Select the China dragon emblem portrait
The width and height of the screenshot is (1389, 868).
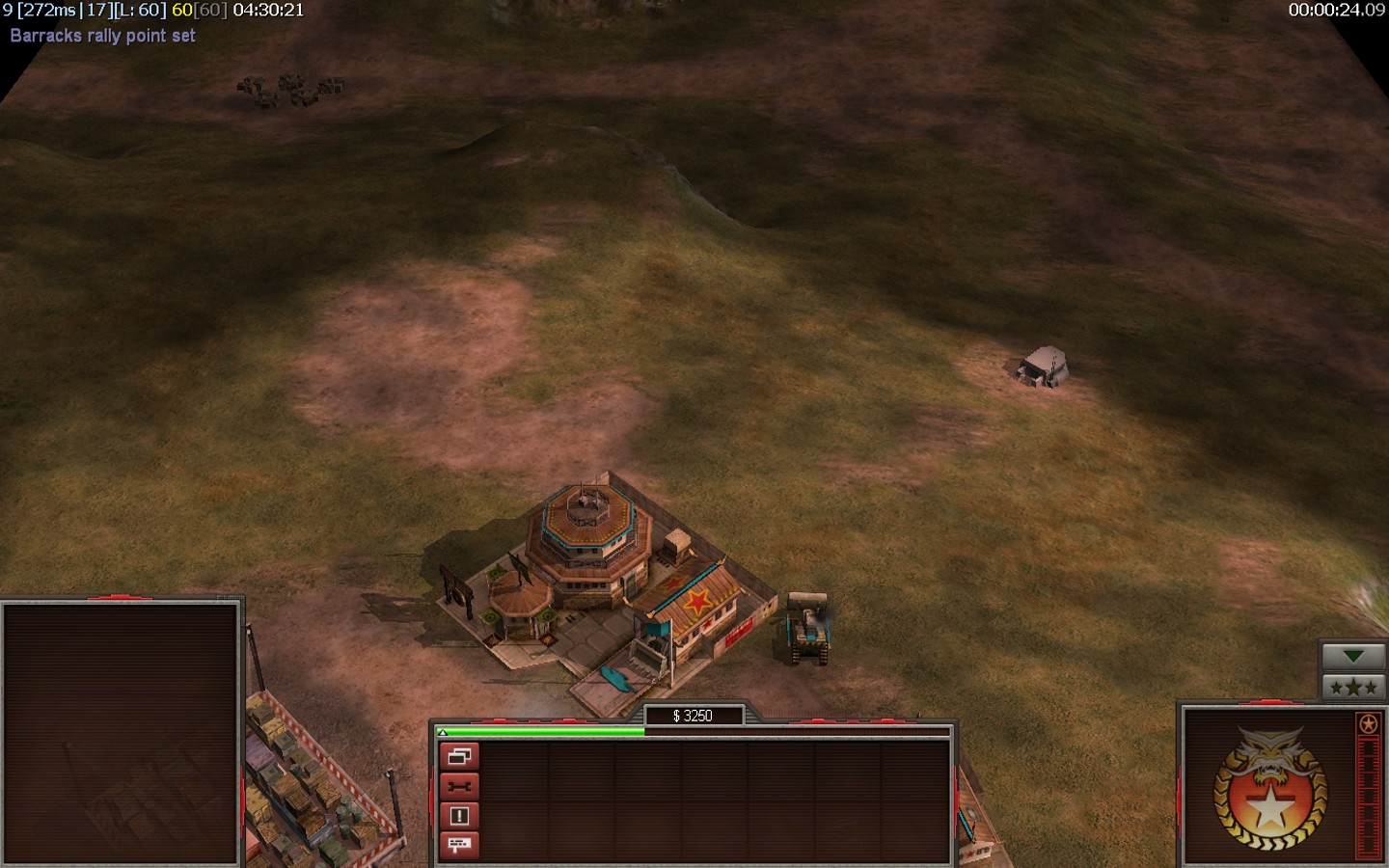(1269, 788)
